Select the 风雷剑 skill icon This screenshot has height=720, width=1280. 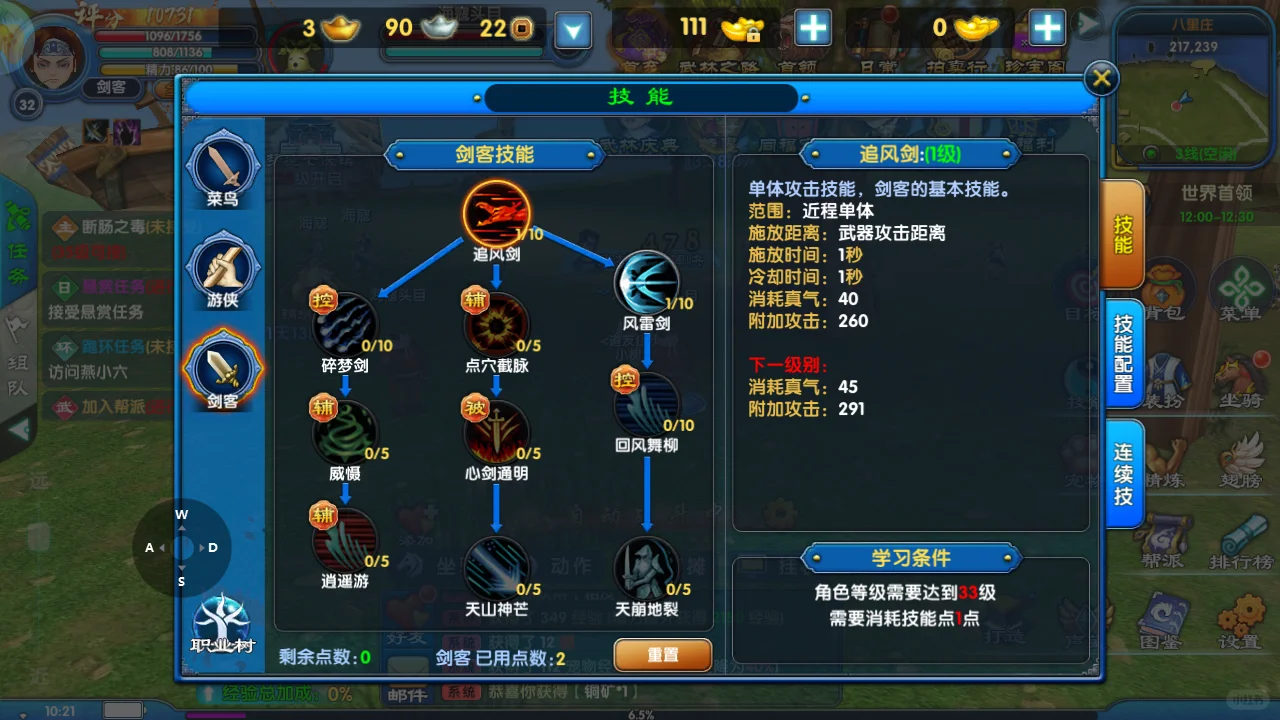[646, 281]
